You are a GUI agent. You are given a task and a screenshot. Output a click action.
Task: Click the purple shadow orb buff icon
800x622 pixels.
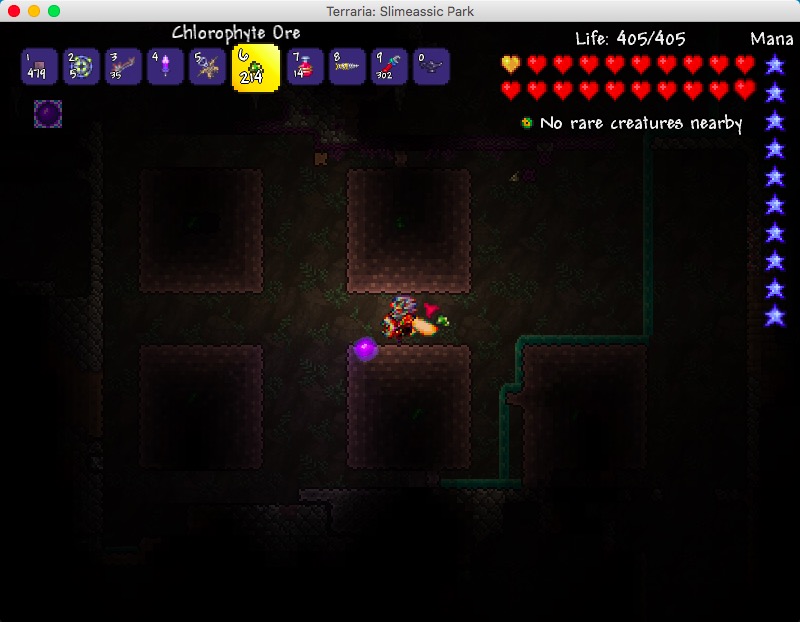48,114
